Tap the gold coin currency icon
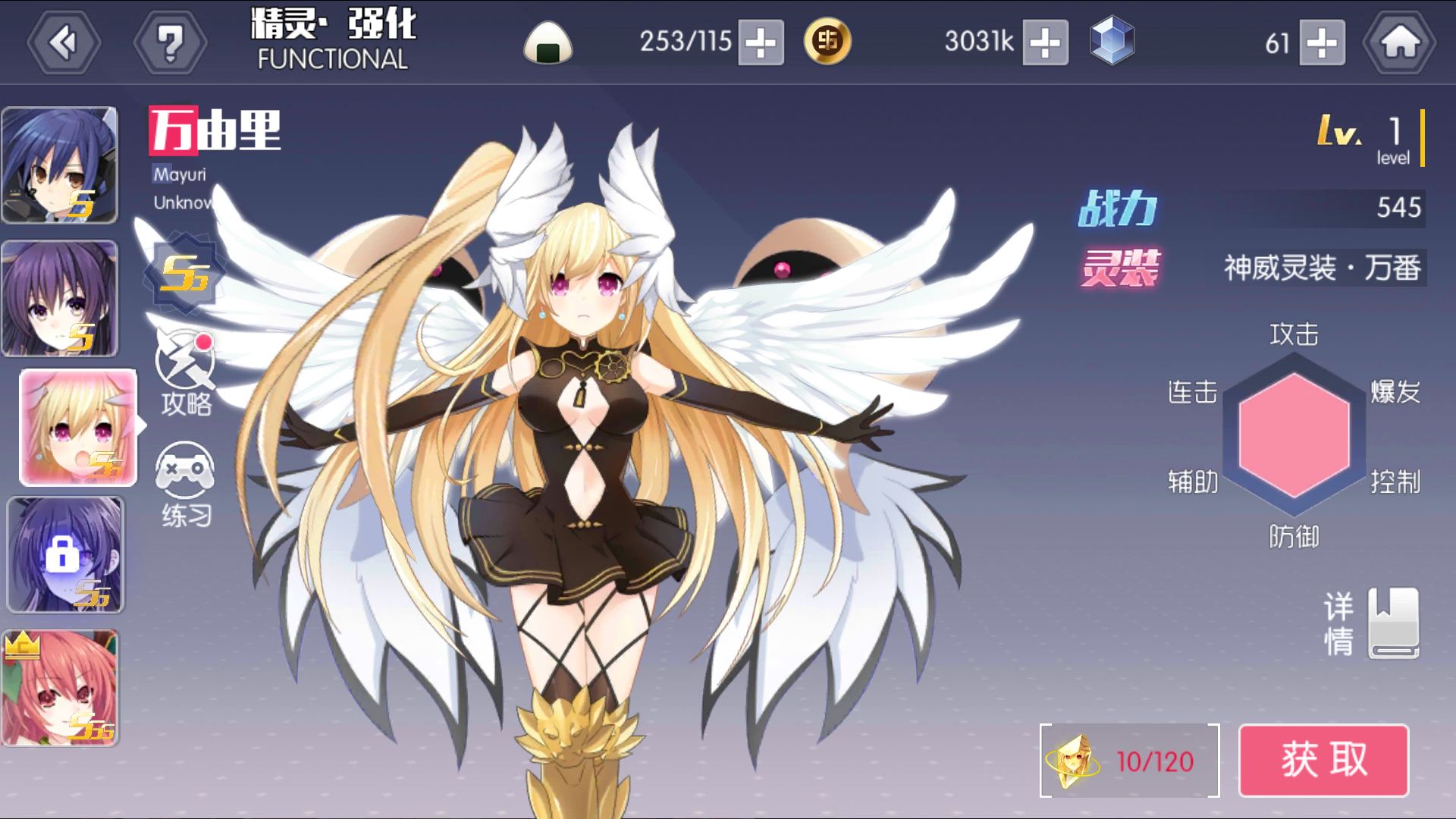Screen dimensions: 1456x819 pyautogui.click(x=827, y=42)
